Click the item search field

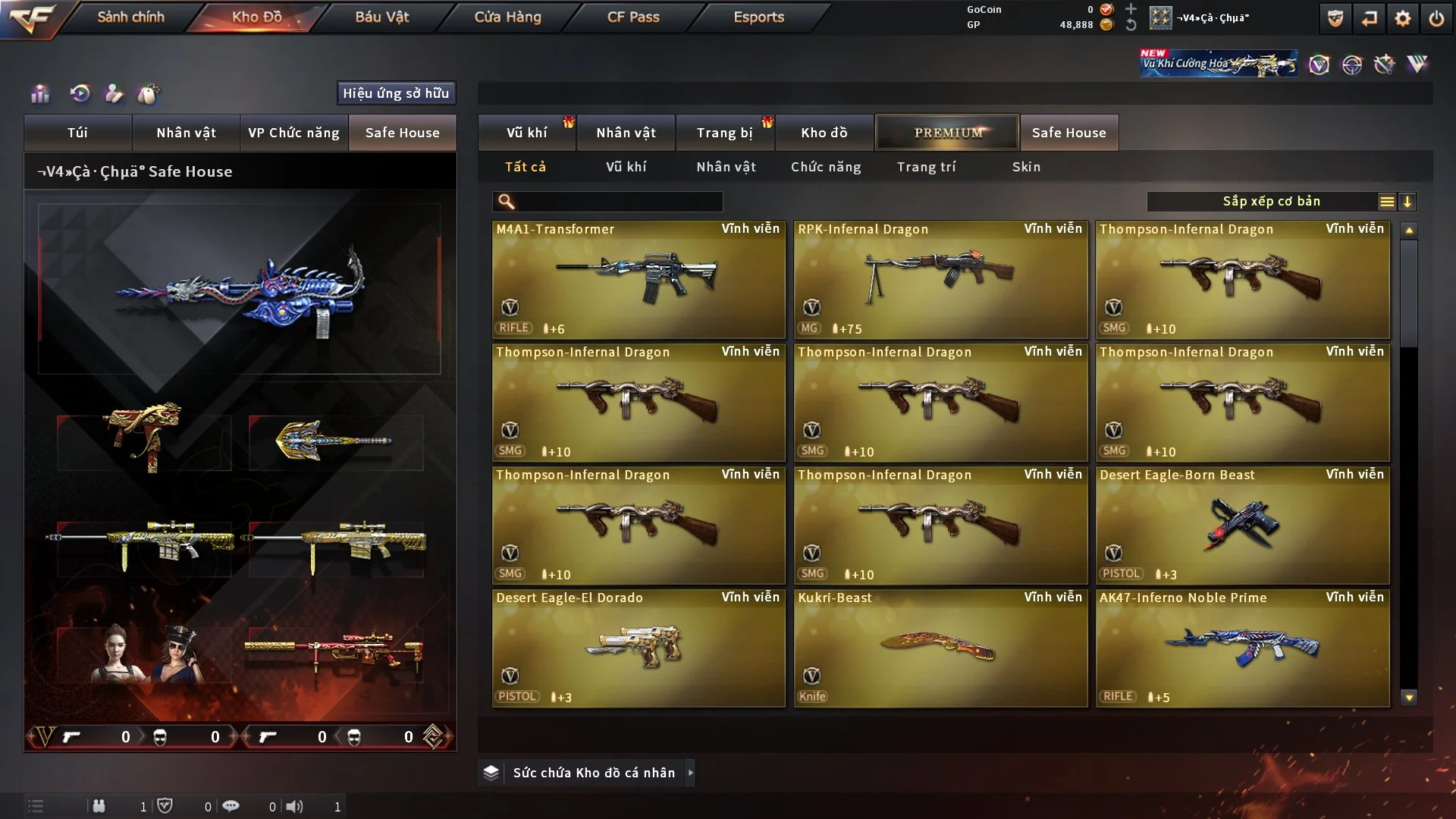(618, 202)
